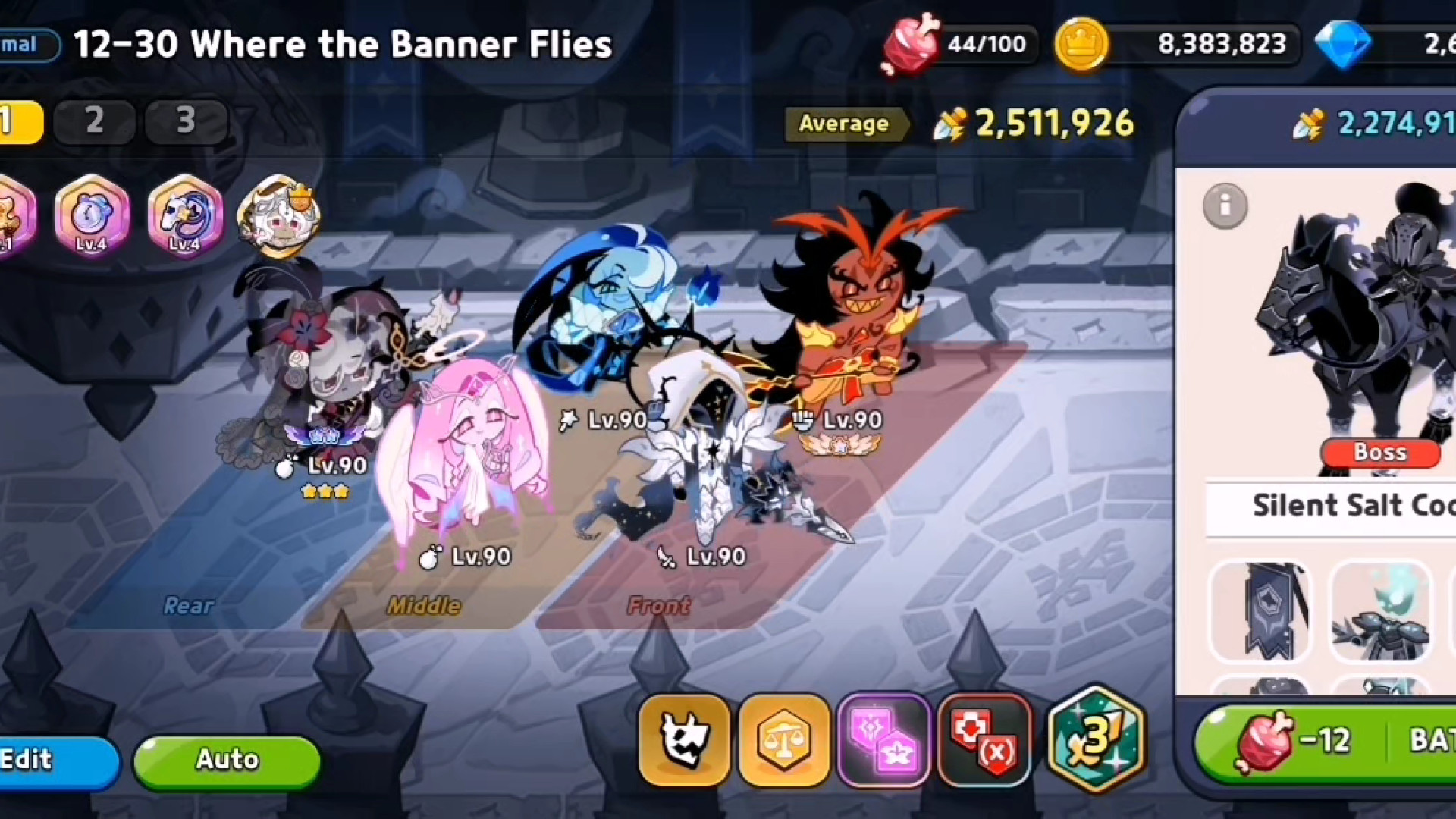Screen dimensions: 1456x819
Task: Select the purple formation cards button
Action: click(x=884, y=739)
